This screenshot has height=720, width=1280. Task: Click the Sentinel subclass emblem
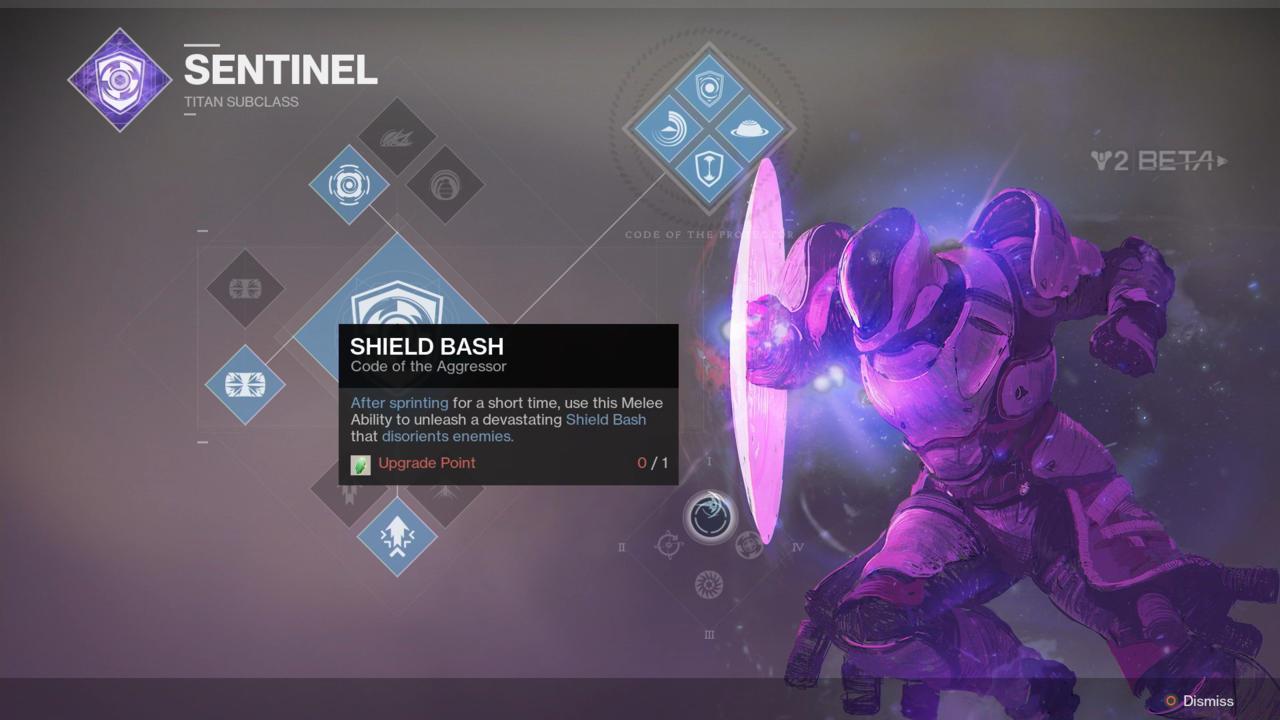tap(119, 79)
